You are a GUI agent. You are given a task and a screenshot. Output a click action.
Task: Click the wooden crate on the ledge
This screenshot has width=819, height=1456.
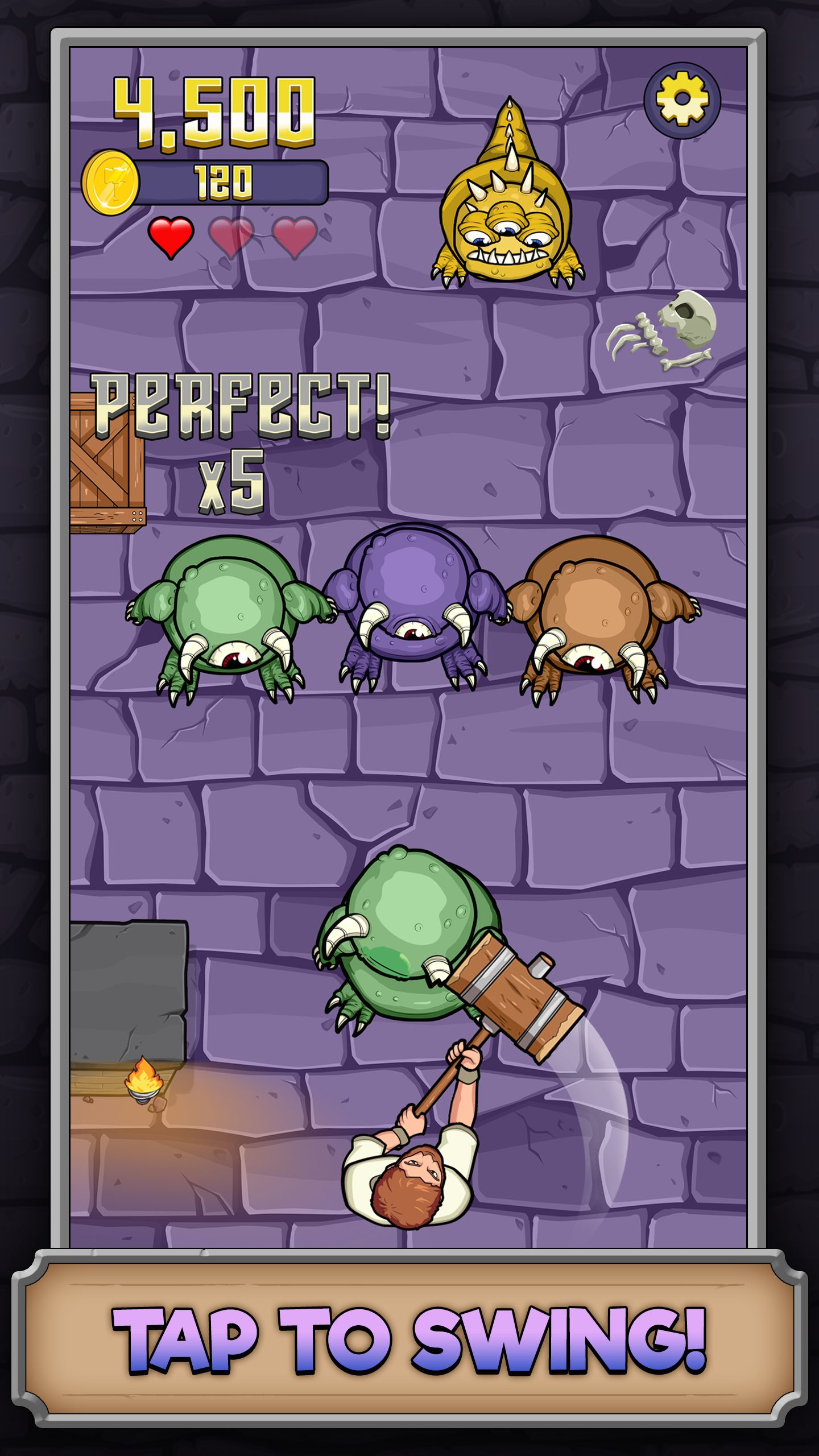107,466
